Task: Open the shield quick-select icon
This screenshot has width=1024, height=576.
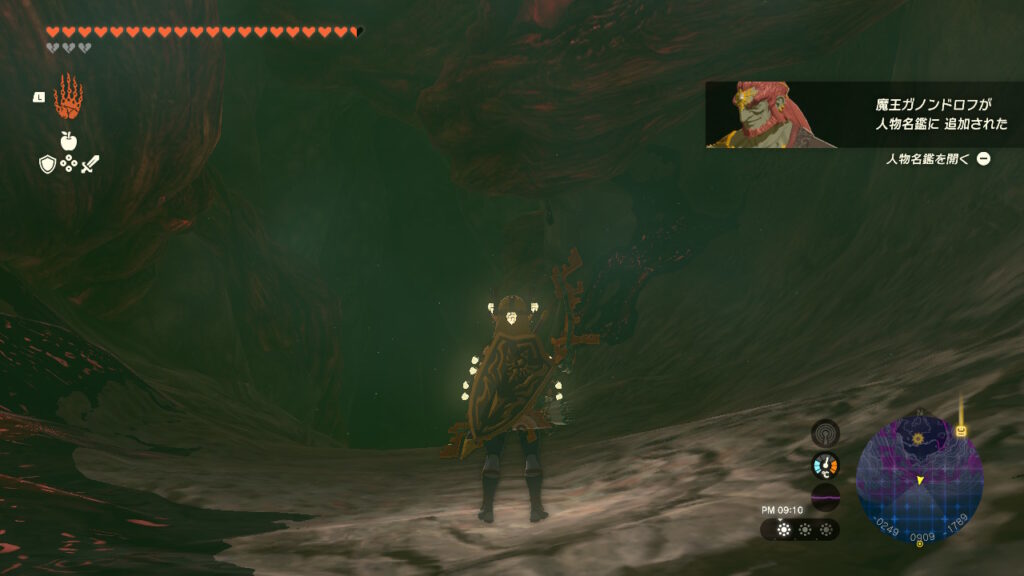Action: pos(48,164)
